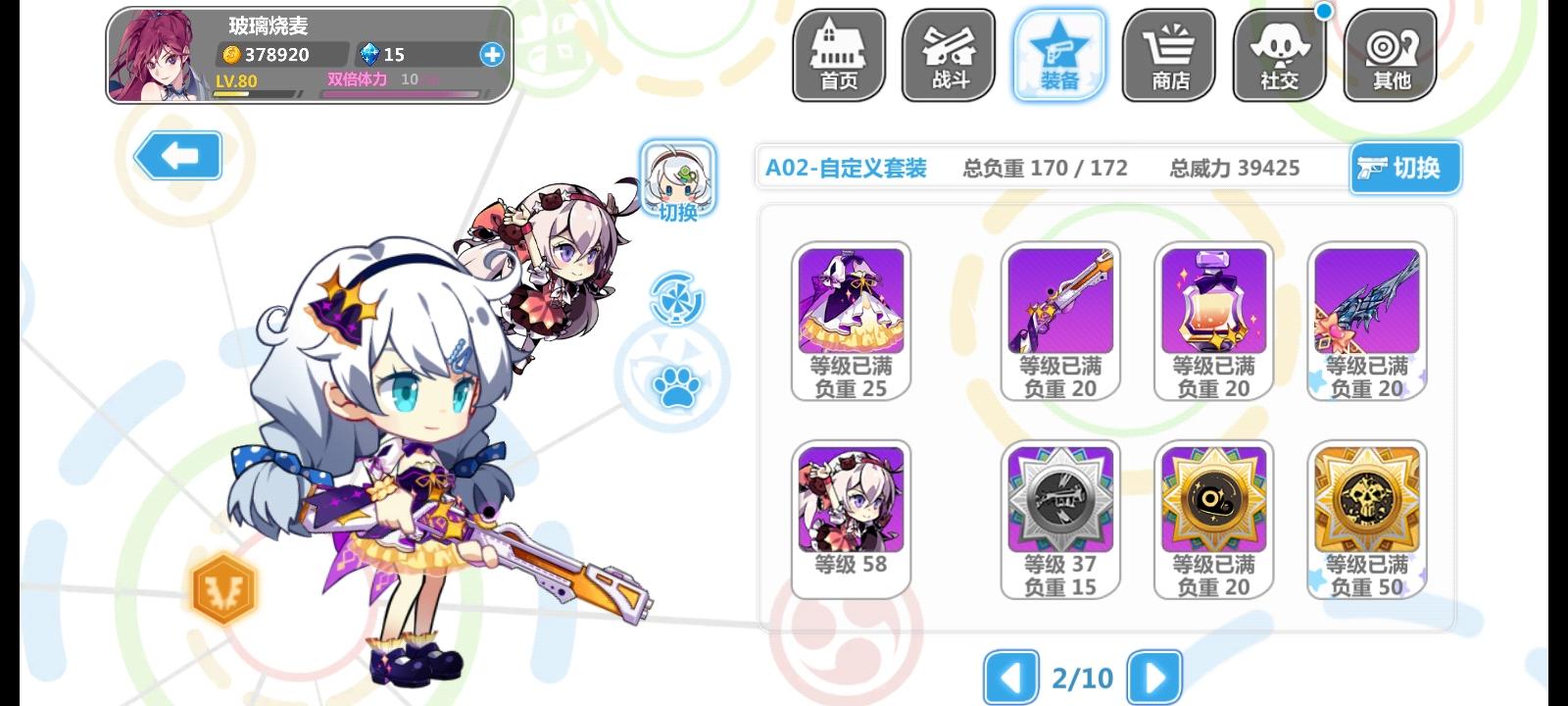Select the shotgun weapon with 负重 20

tap(1059, 304)
